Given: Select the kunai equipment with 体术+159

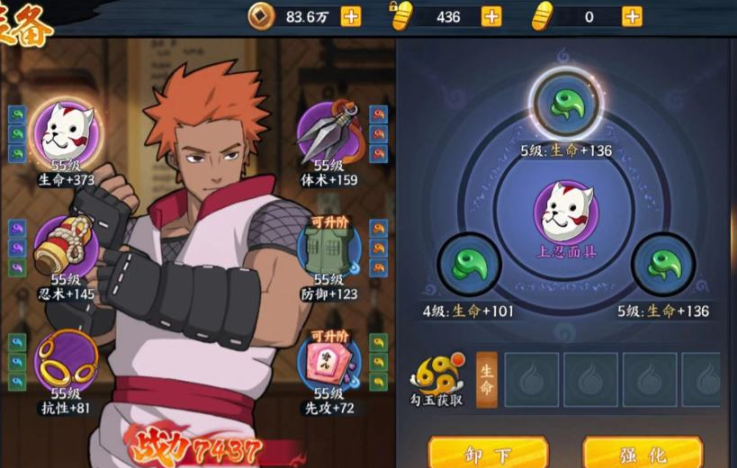Looking at the screenshot, I should pos(329,131).
